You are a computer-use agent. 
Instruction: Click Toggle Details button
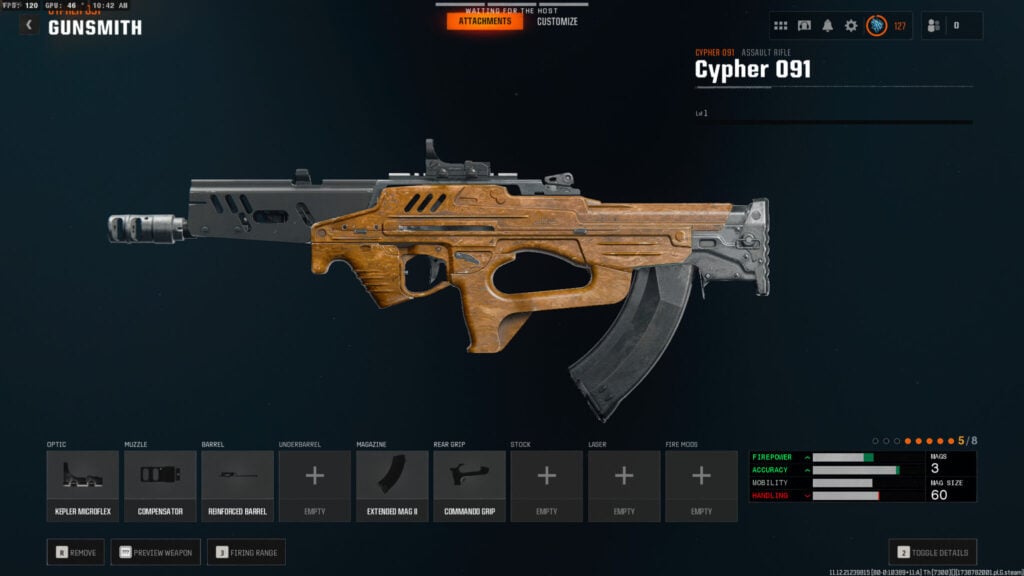(932, 552)
